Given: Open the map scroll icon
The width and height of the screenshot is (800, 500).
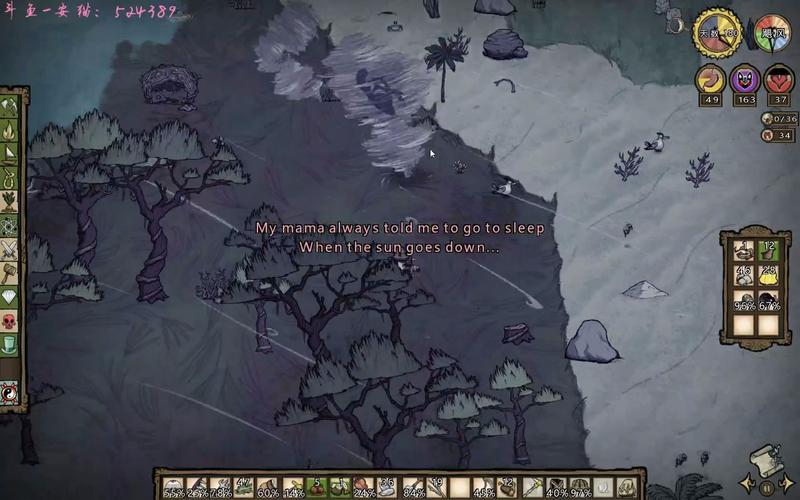Looking at the screenshot, I should coord(765,458).
